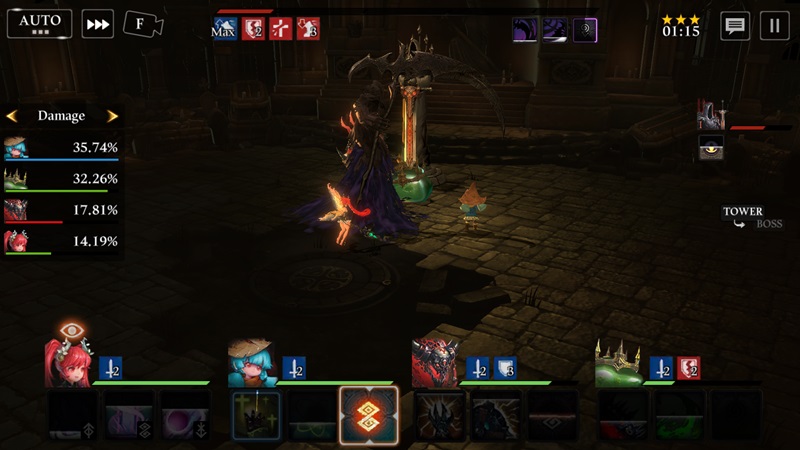Use the dark crown skill with sparkles
The width and height of the screenshot is (800, 450).
(x=257, y=414)
